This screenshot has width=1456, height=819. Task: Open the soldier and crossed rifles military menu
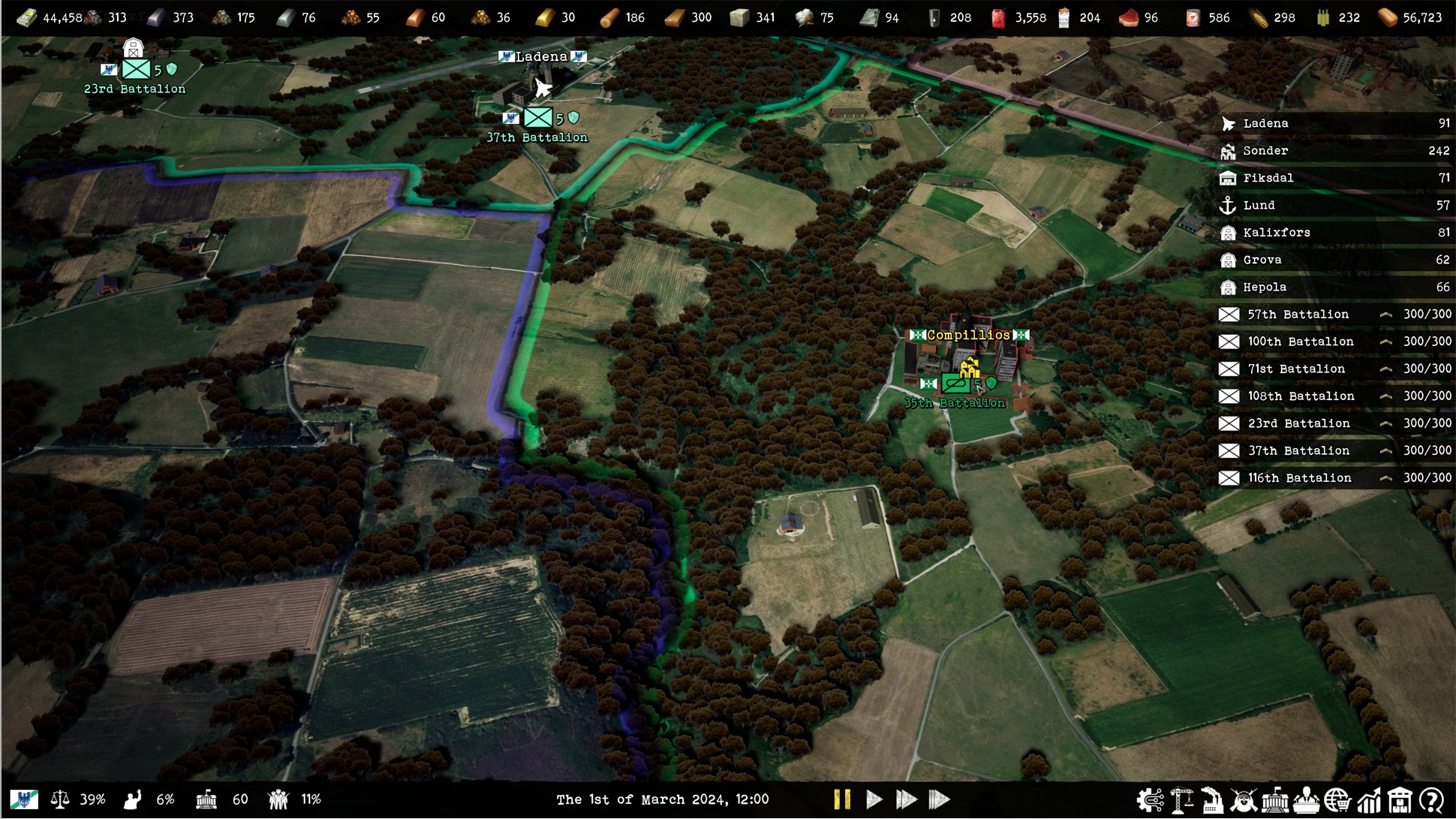[1244, 801]
